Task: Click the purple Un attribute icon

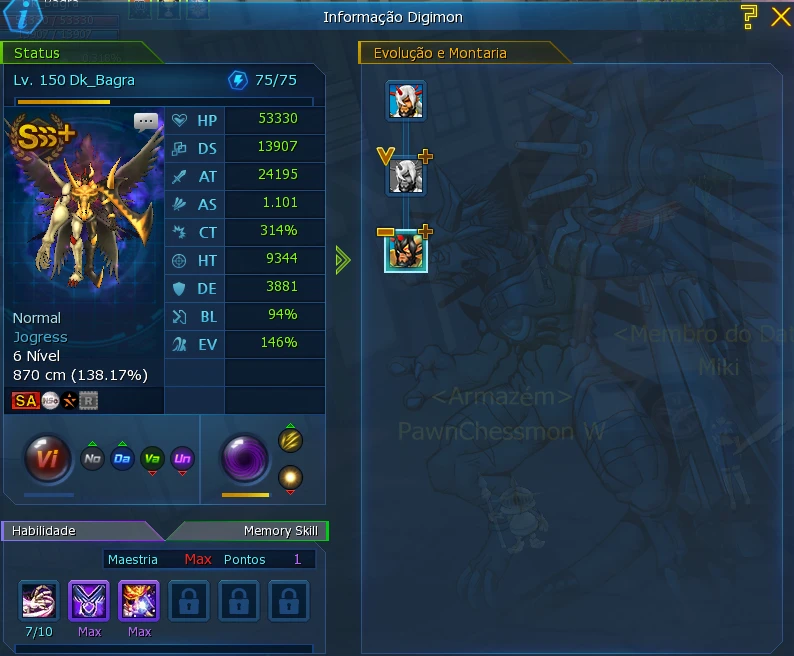Action: 182,460
